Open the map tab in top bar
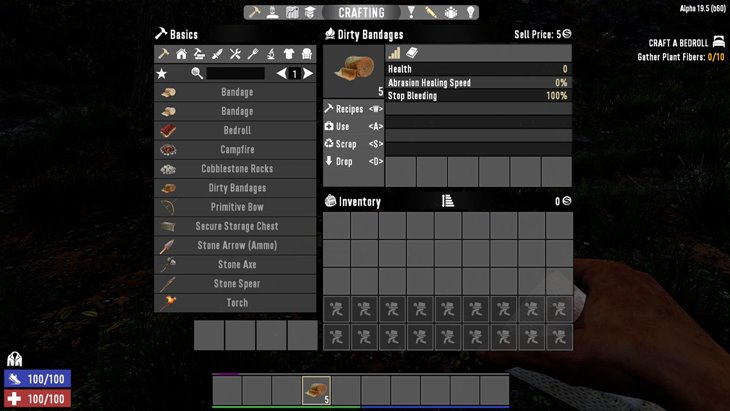Image resolution: width=730 pixels, height=411 pixels. point(292,13)
